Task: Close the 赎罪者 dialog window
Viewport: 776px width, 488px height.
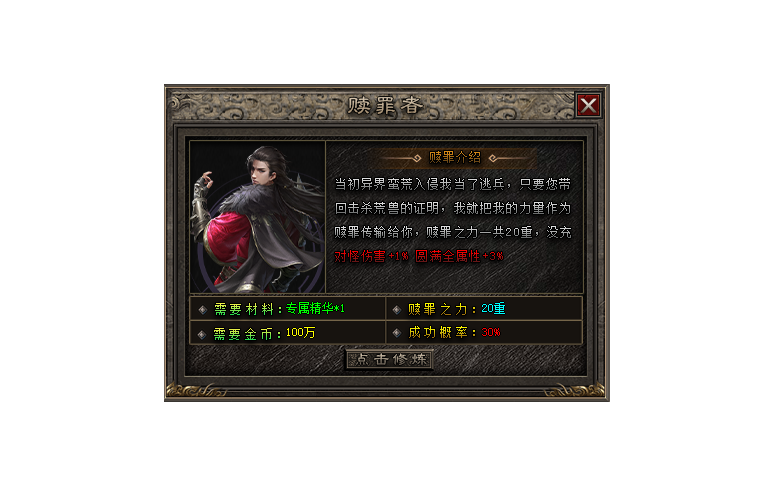Action: [589, 105]
